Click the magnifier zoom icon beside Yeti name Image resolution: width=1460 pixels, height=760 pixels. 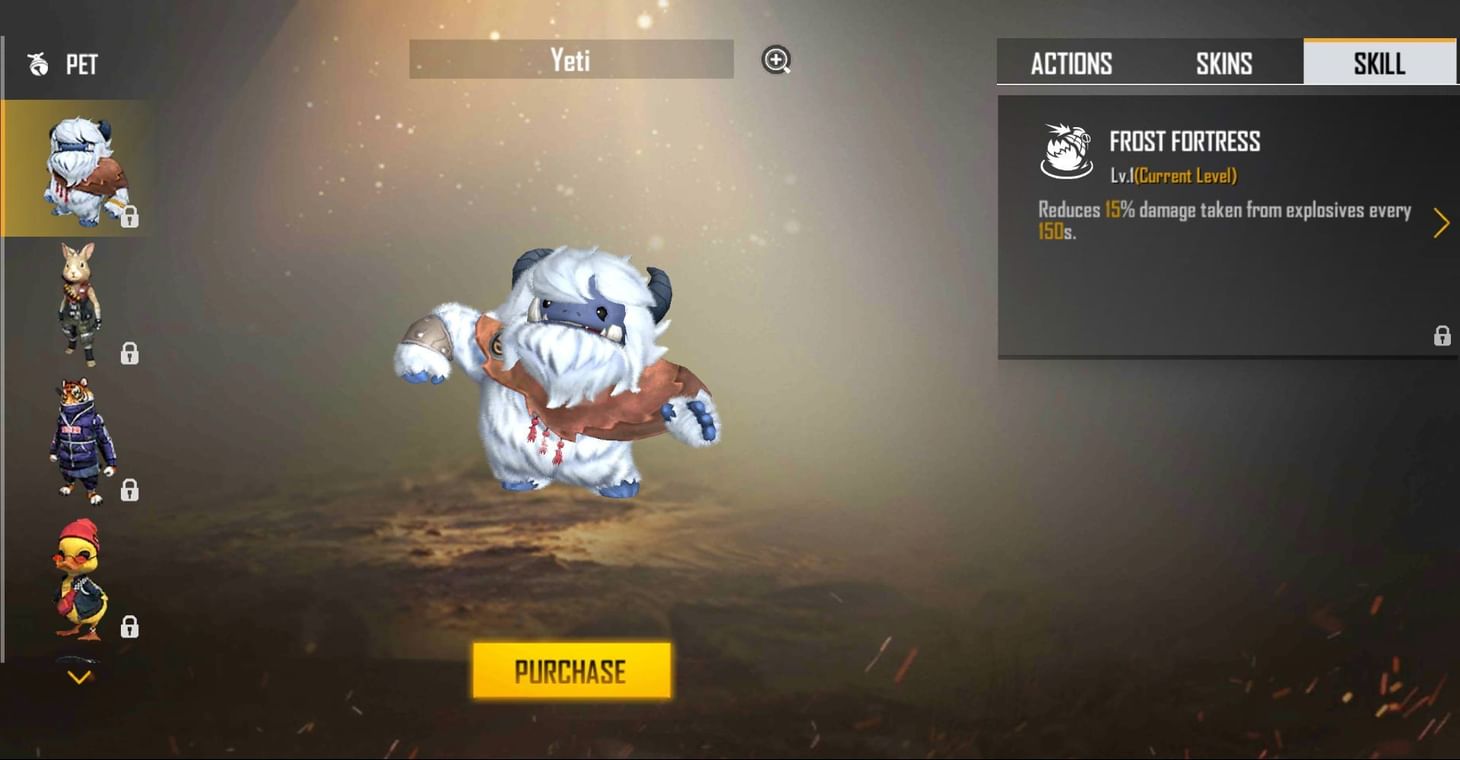pos(775,60)
